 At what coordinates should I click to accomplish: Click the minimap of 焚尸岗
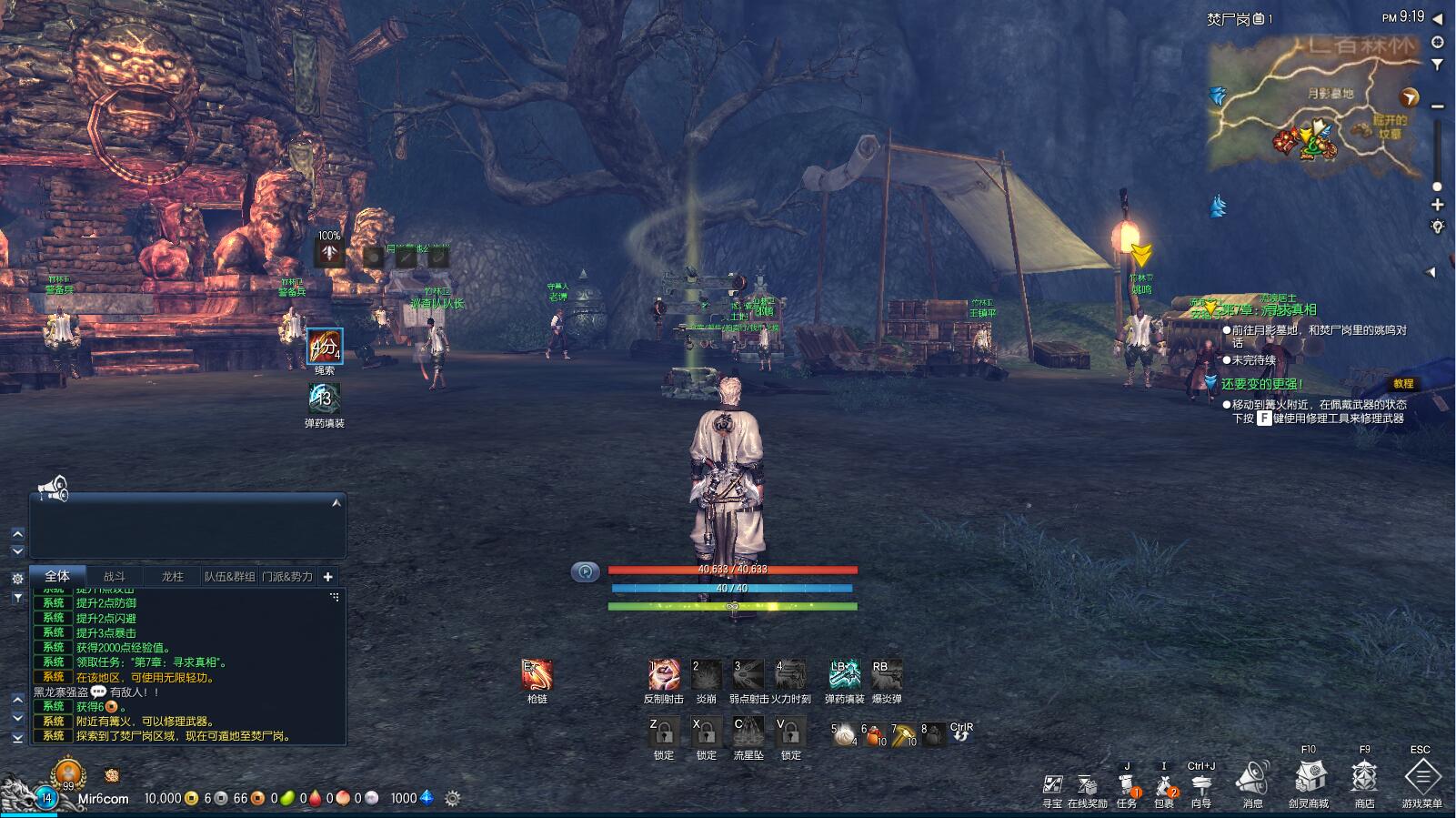(x=1314, y=105)
